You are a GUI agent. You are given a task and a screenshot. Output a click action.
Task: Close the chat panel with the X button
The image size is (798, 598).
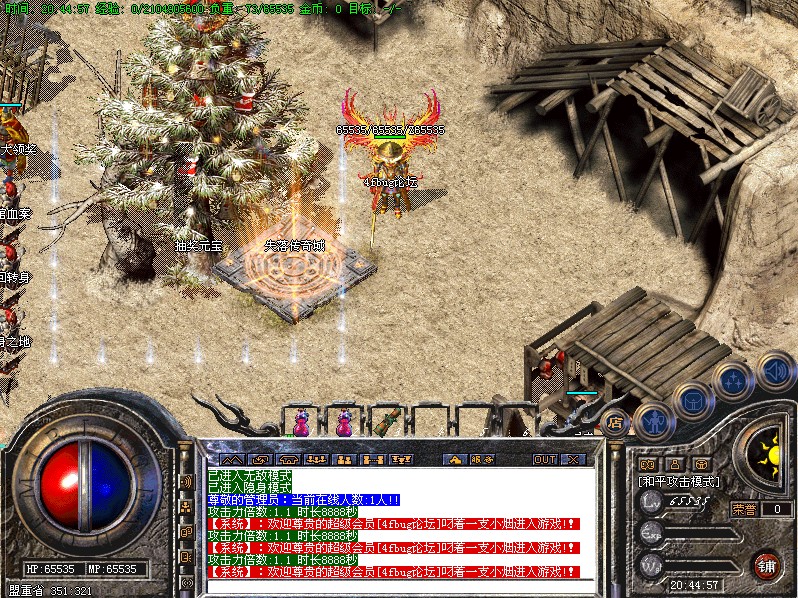coord(574,460)
